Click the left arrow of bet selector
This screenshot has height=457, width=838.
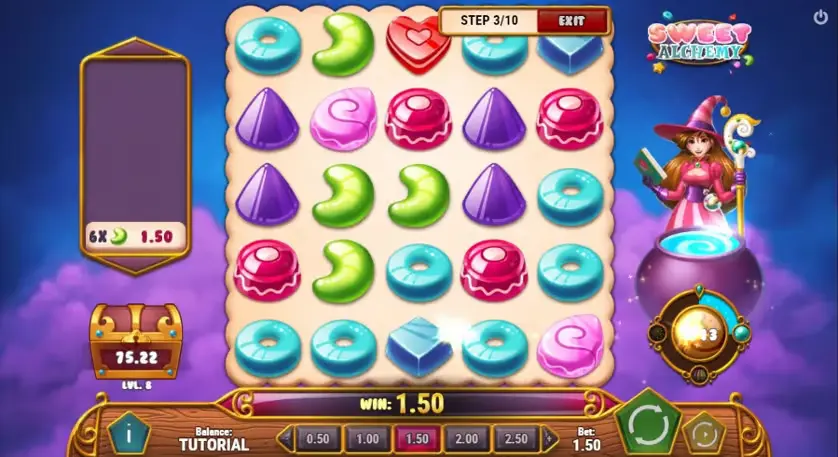[x=285, y=438]
